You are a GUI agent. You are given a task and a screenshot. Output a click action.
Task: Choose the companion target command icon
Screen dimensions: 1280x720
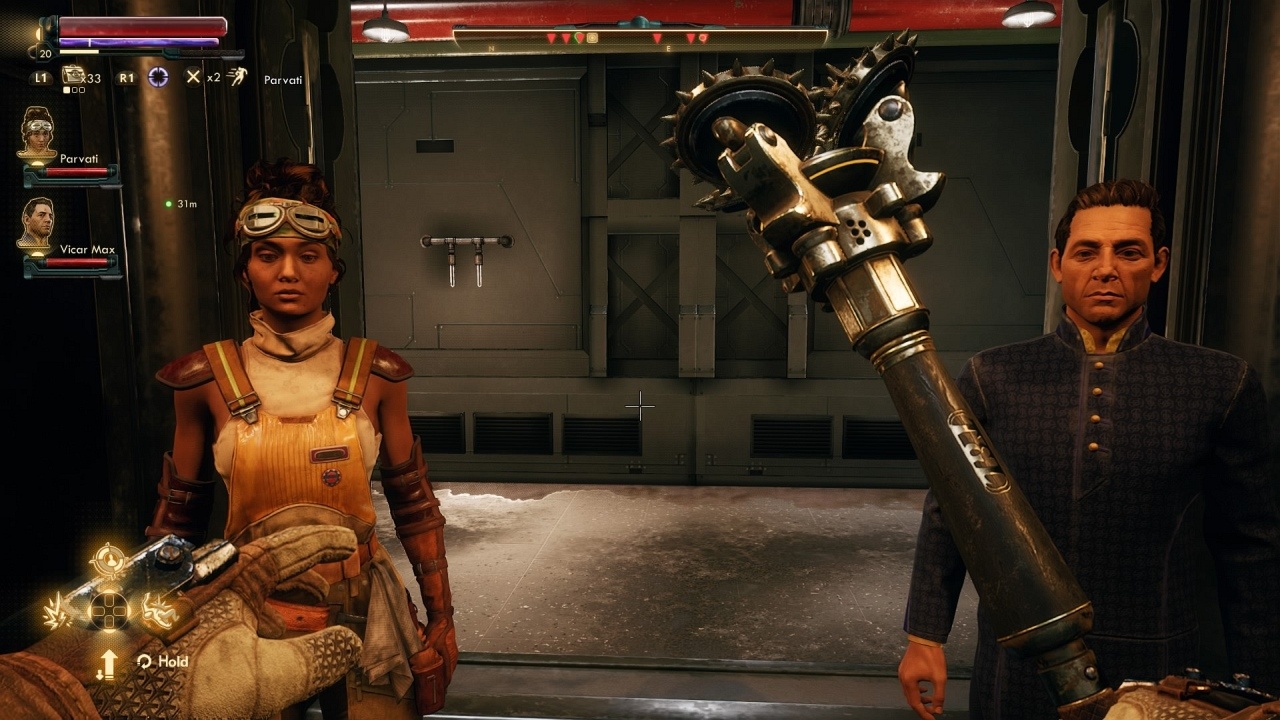pyautogui.click(x=107, y=562)
